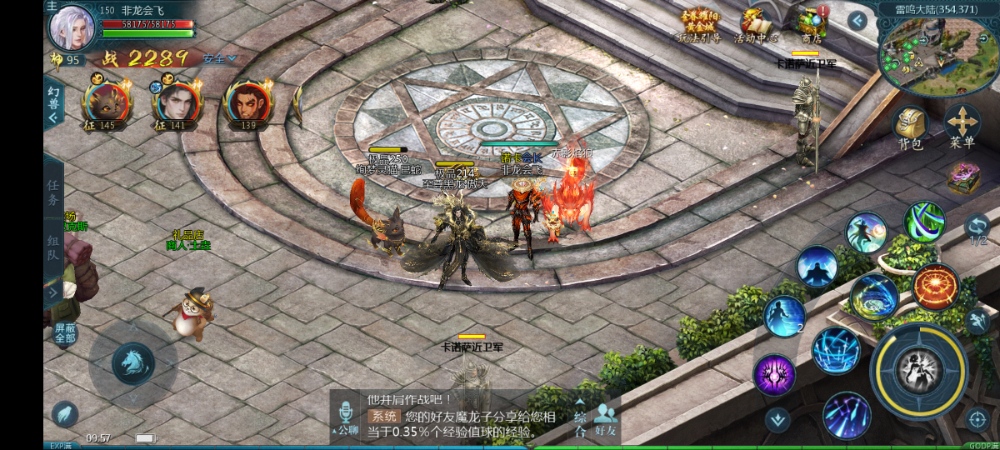Activate the purple energy skill

(774, 374)
